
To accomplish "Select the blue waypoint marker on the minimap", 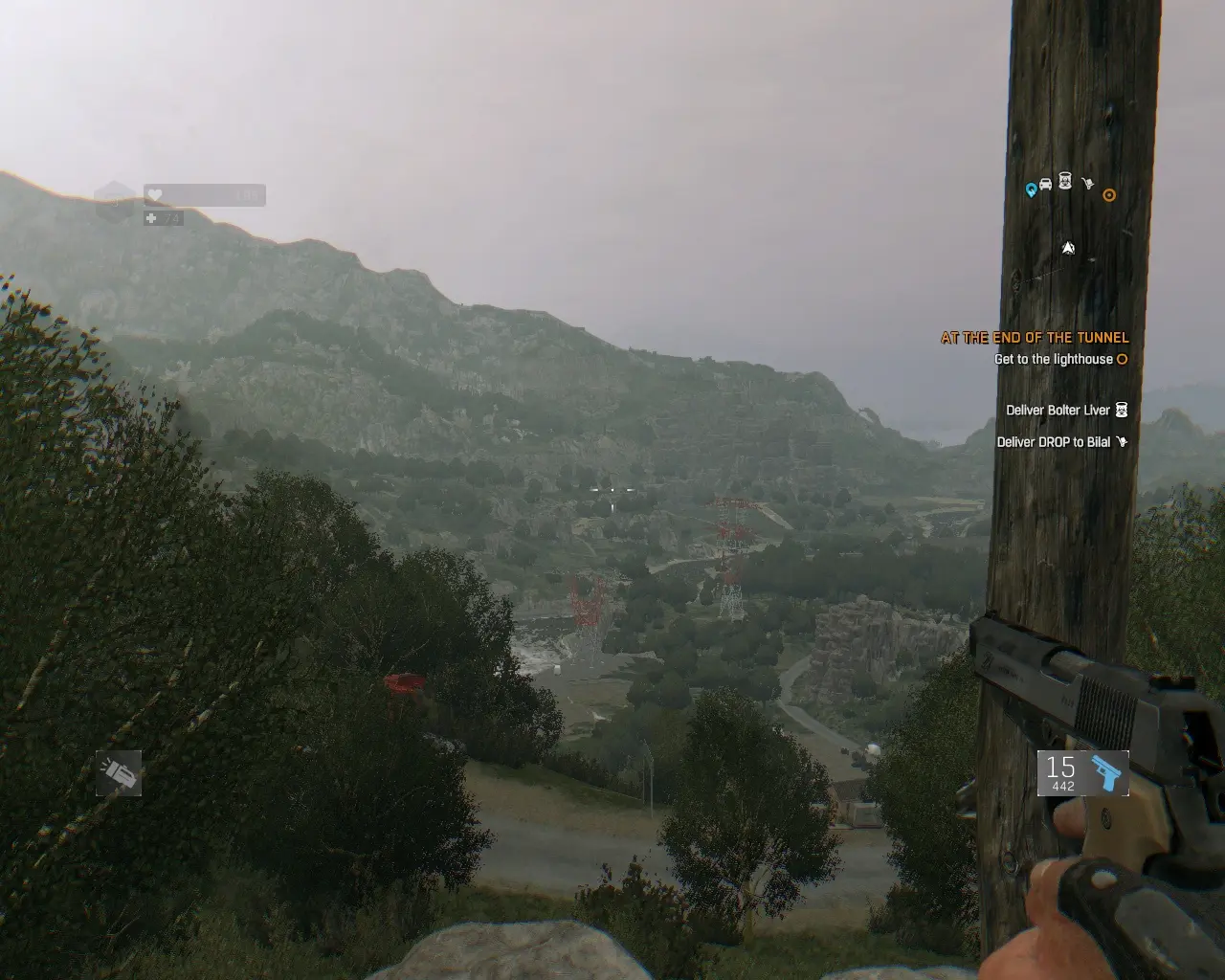I will pos(1031,189).
